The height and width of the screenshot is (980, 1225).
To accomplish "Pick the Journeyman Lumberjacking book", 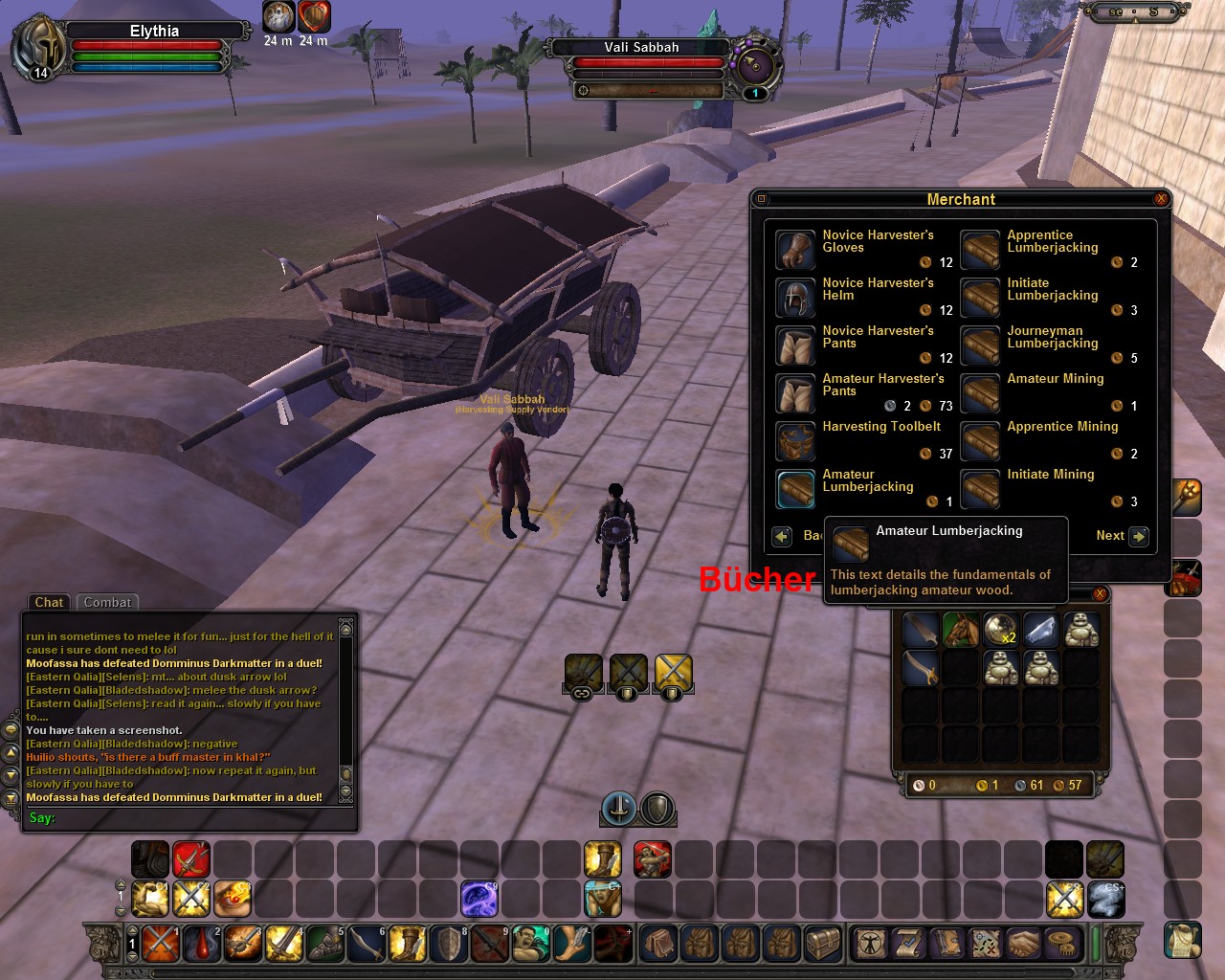I will 980,345.
